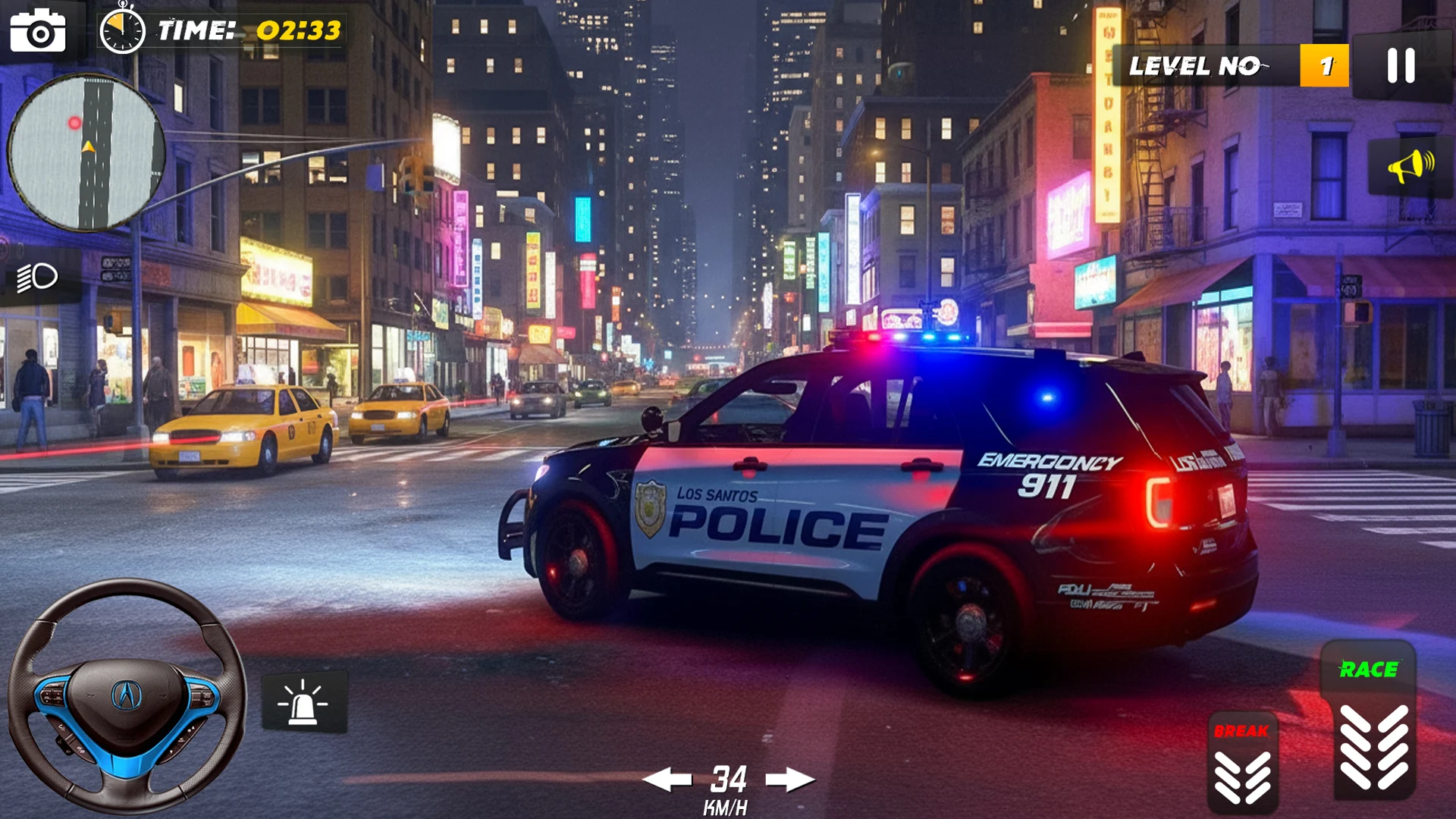Open the circular minimap
The height and width of the screenshot is (819, 1456).
pos(86,152)
